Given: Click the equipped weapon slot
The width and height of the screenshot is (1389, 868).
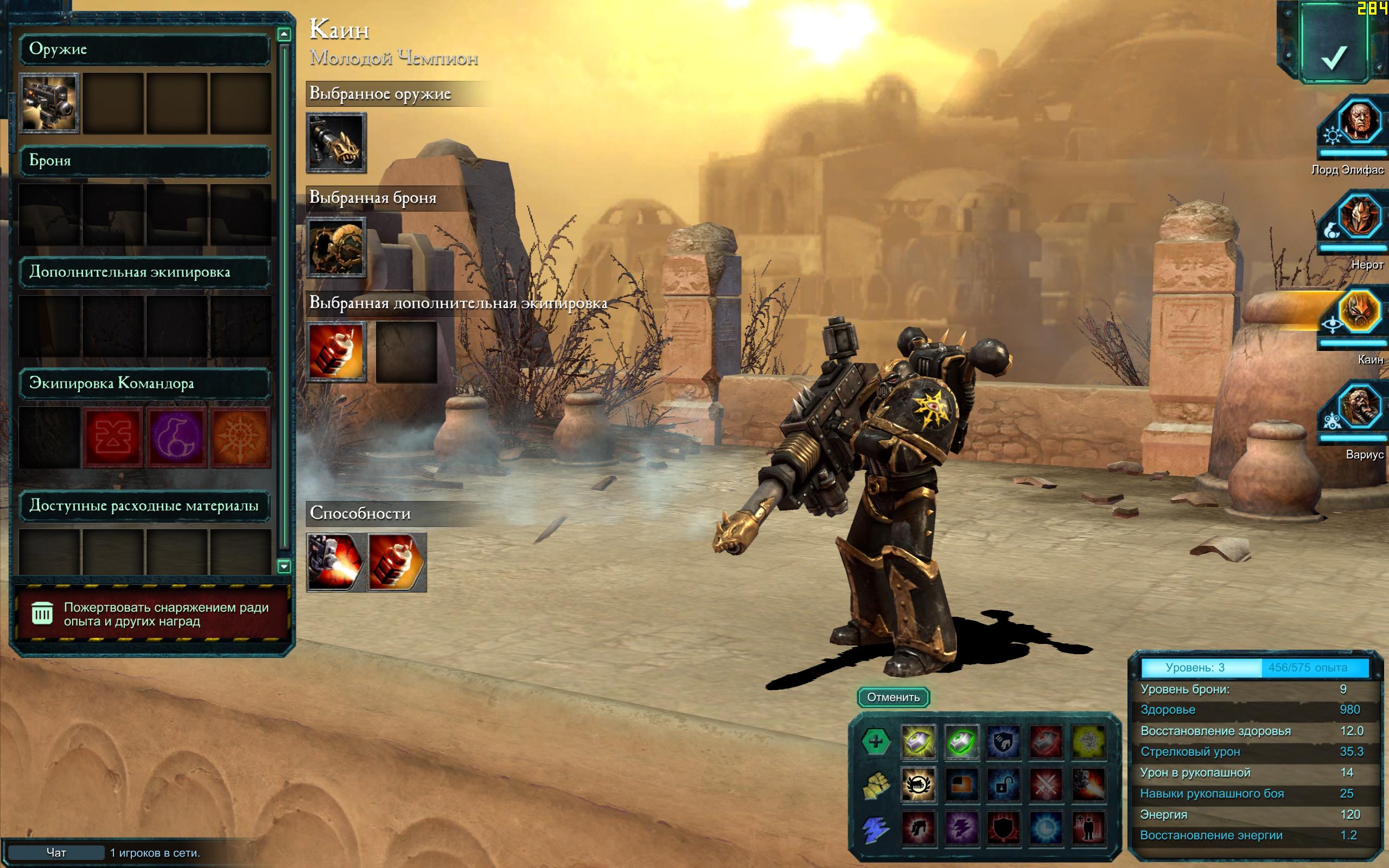Looking at the screenshot, I should pos(336,143).
